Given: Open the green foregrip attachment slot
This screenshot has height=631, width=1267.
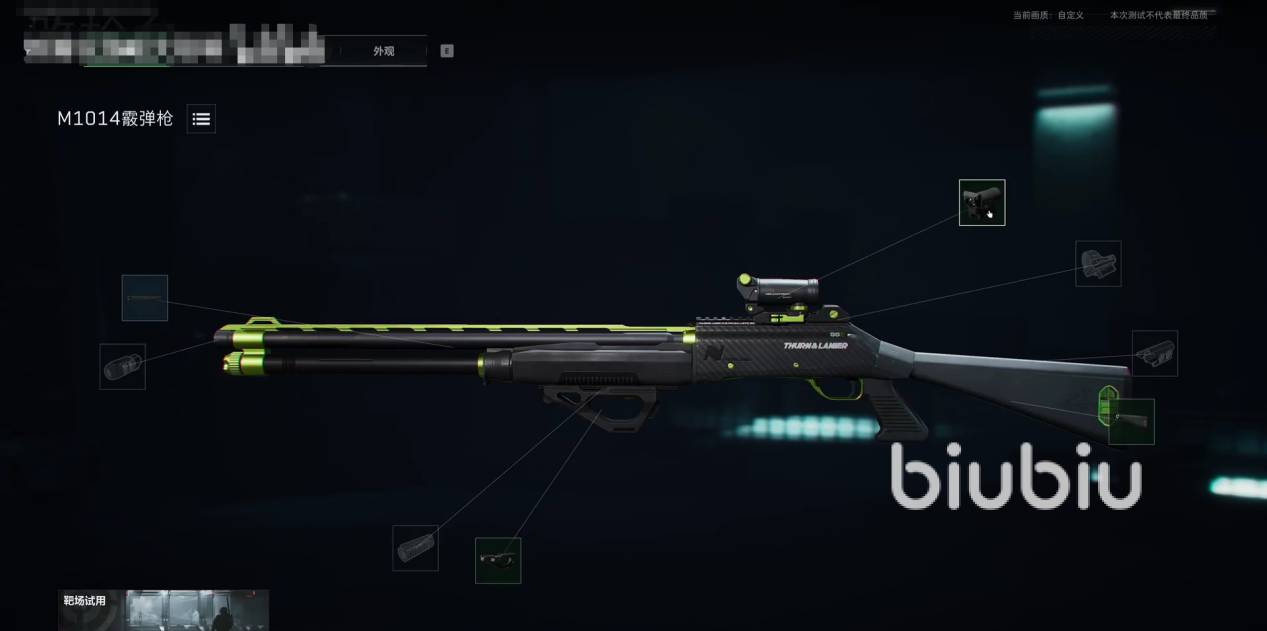Looking at the screenshot, I should pyautogui.click(x=498, y=560).
